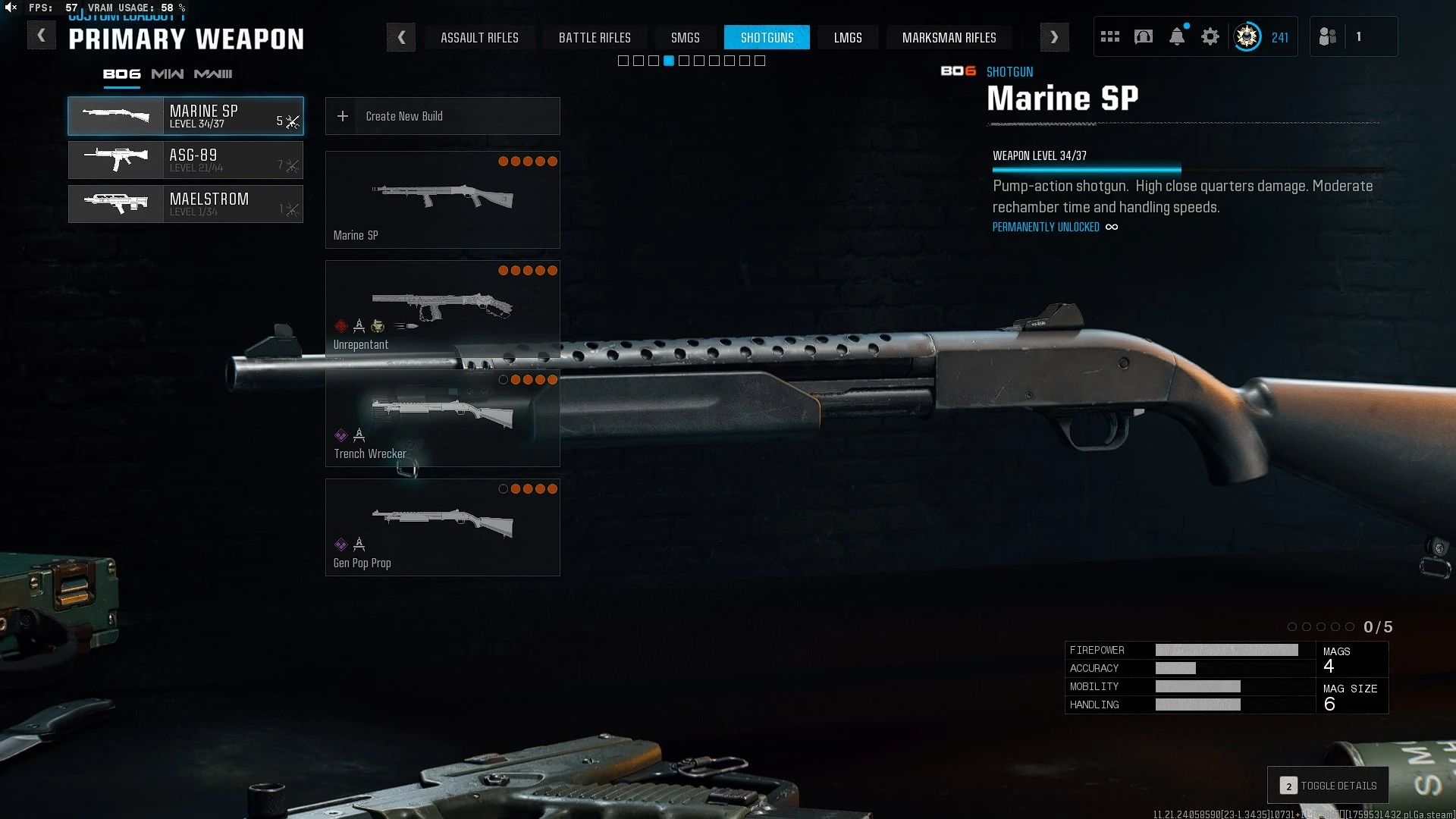This screenshot has width=1456, height=819.
Task: Select the Unrepentant blueprint
Action: tap(442, 309)
